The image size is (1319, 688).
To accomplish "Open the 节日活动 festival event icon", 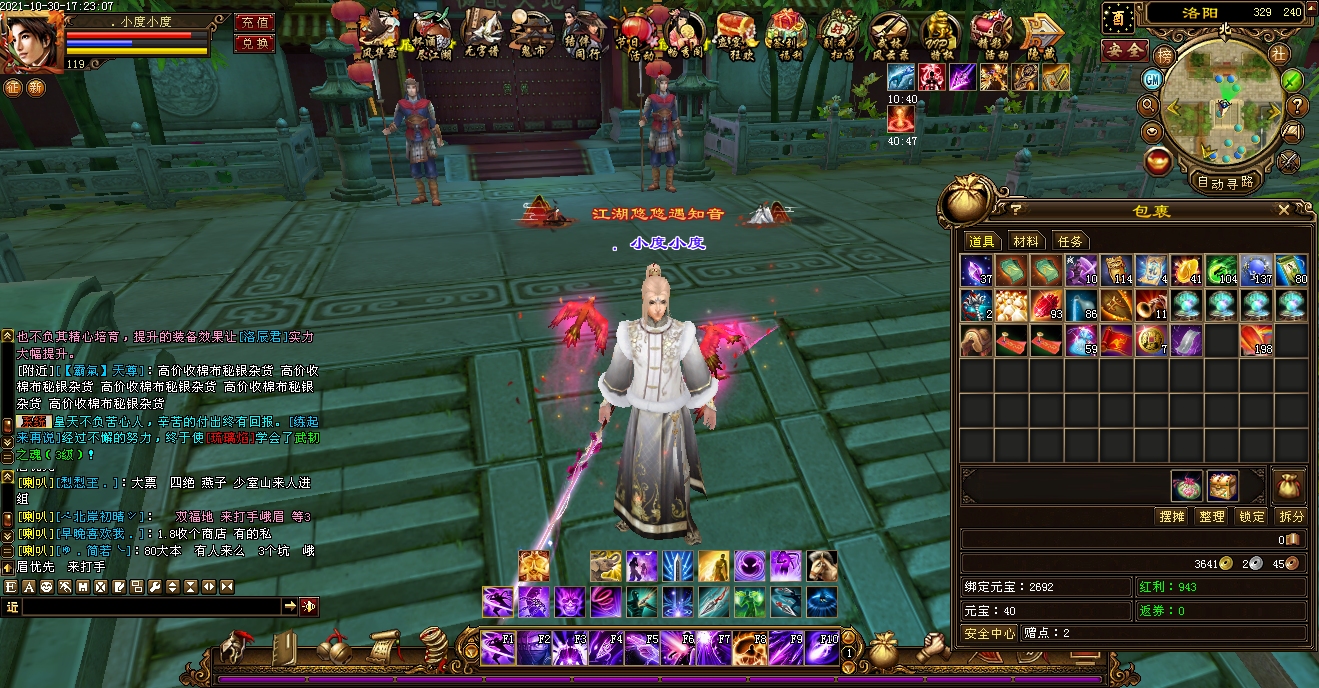I will click(x=636, y=36).
